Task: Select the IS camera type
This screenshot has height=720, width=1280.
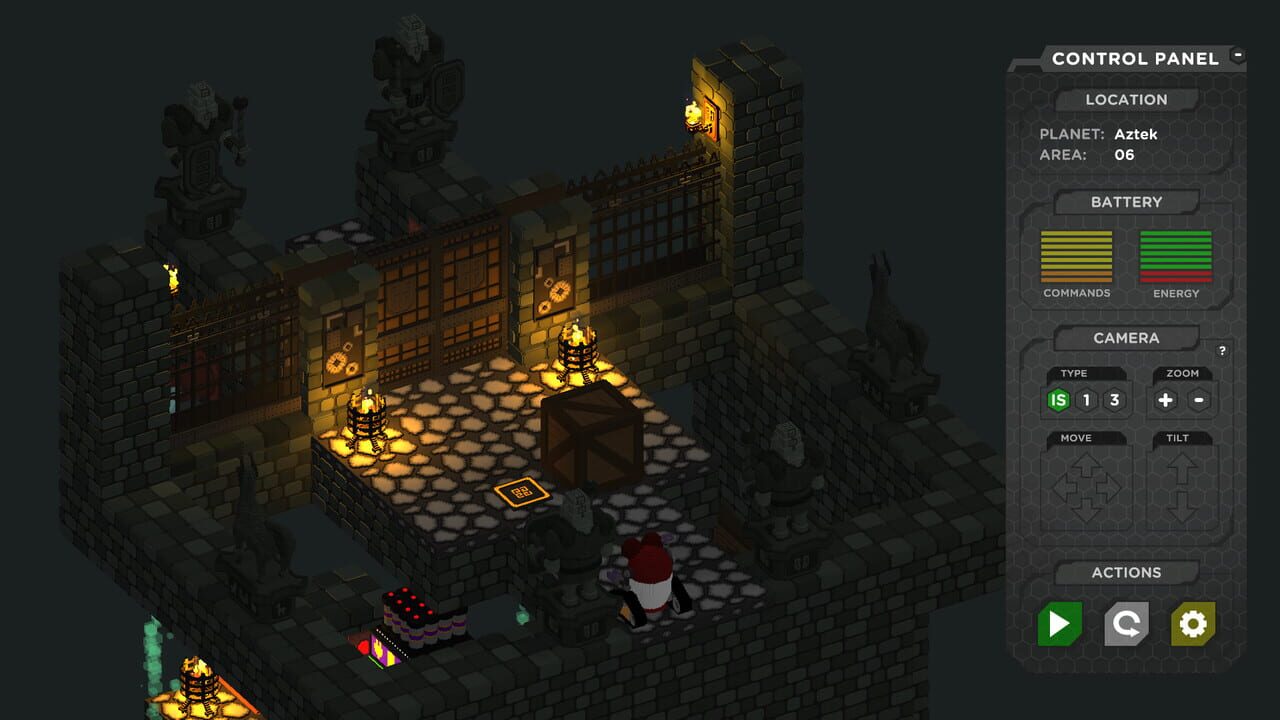Action: click(1059, 400)
